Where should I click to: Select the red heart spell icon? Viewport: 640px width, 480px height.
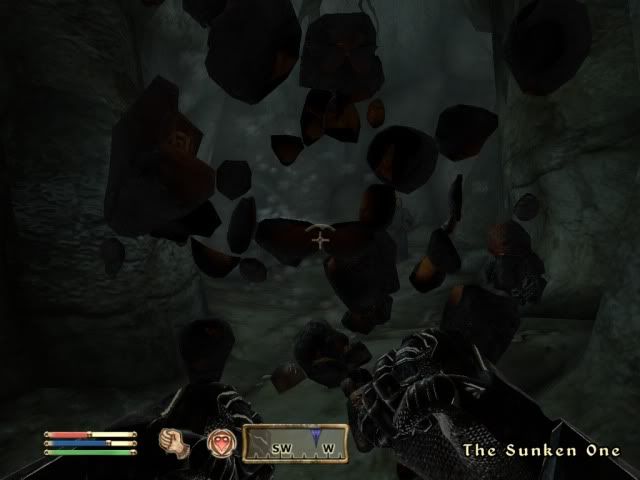[x=221, y=442]
